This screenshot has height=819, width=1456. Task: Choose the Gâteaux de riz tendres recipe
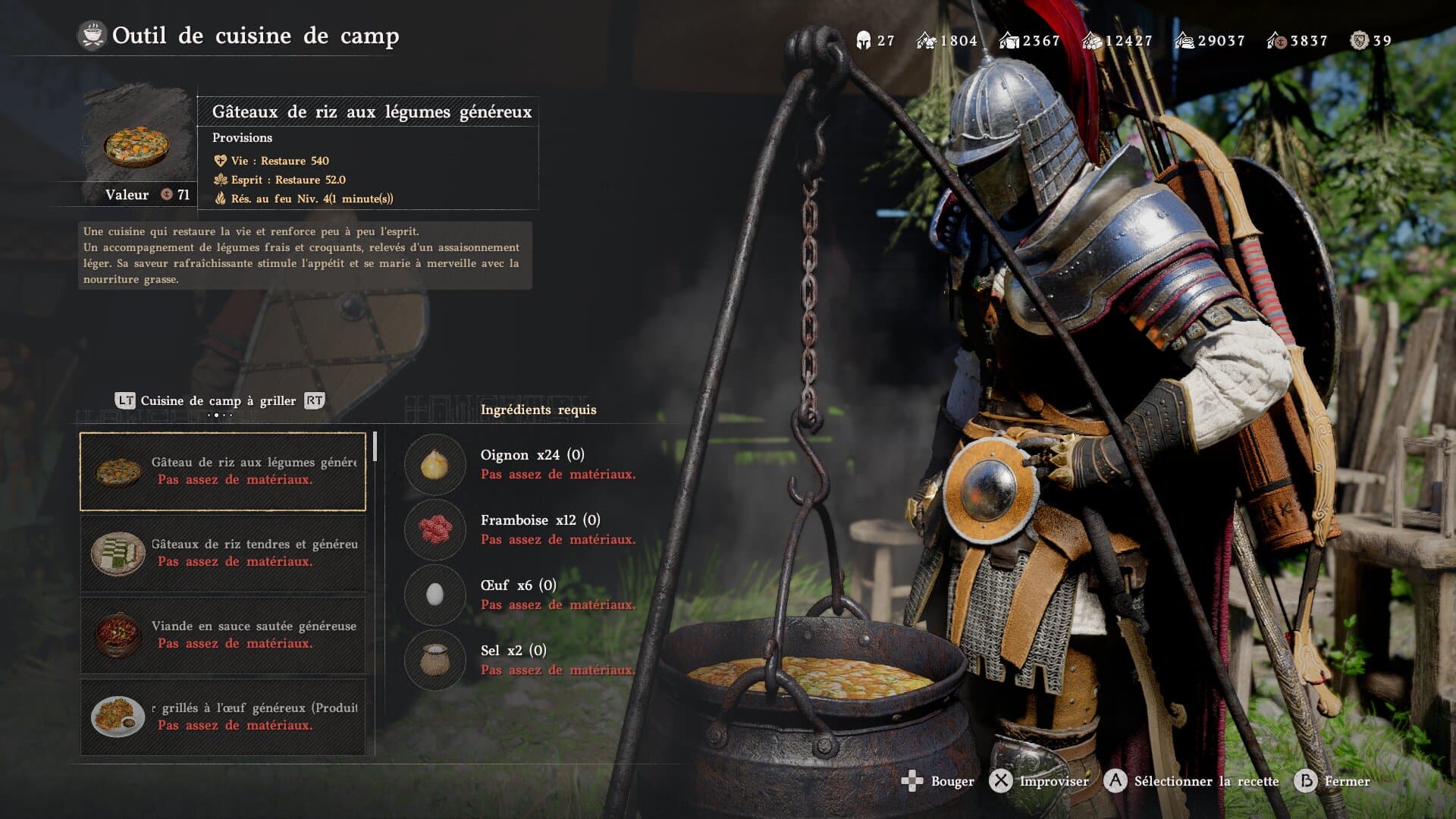(x=223, y=553)
